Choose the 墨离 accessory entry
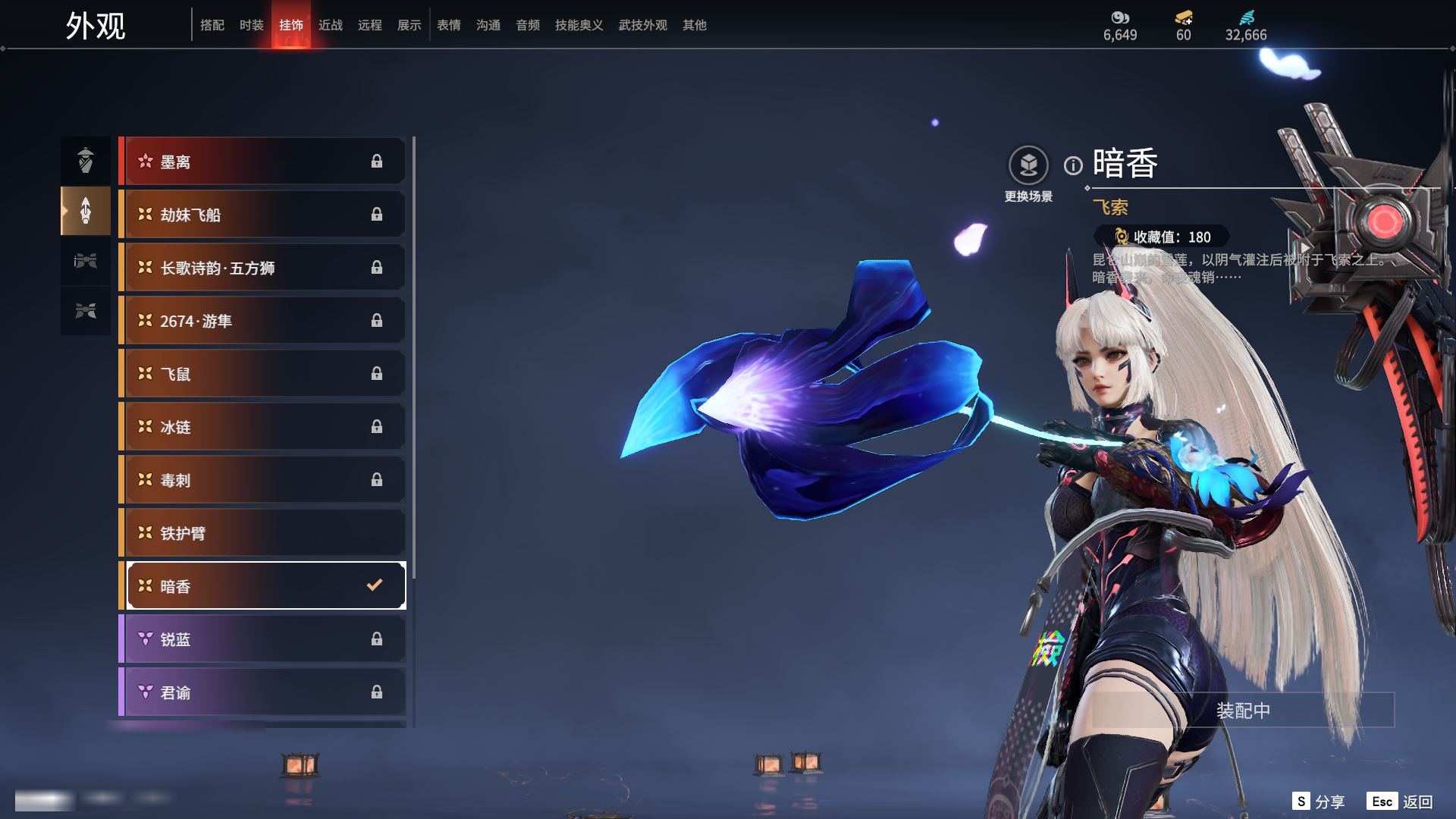 click(x=262, y=162)
